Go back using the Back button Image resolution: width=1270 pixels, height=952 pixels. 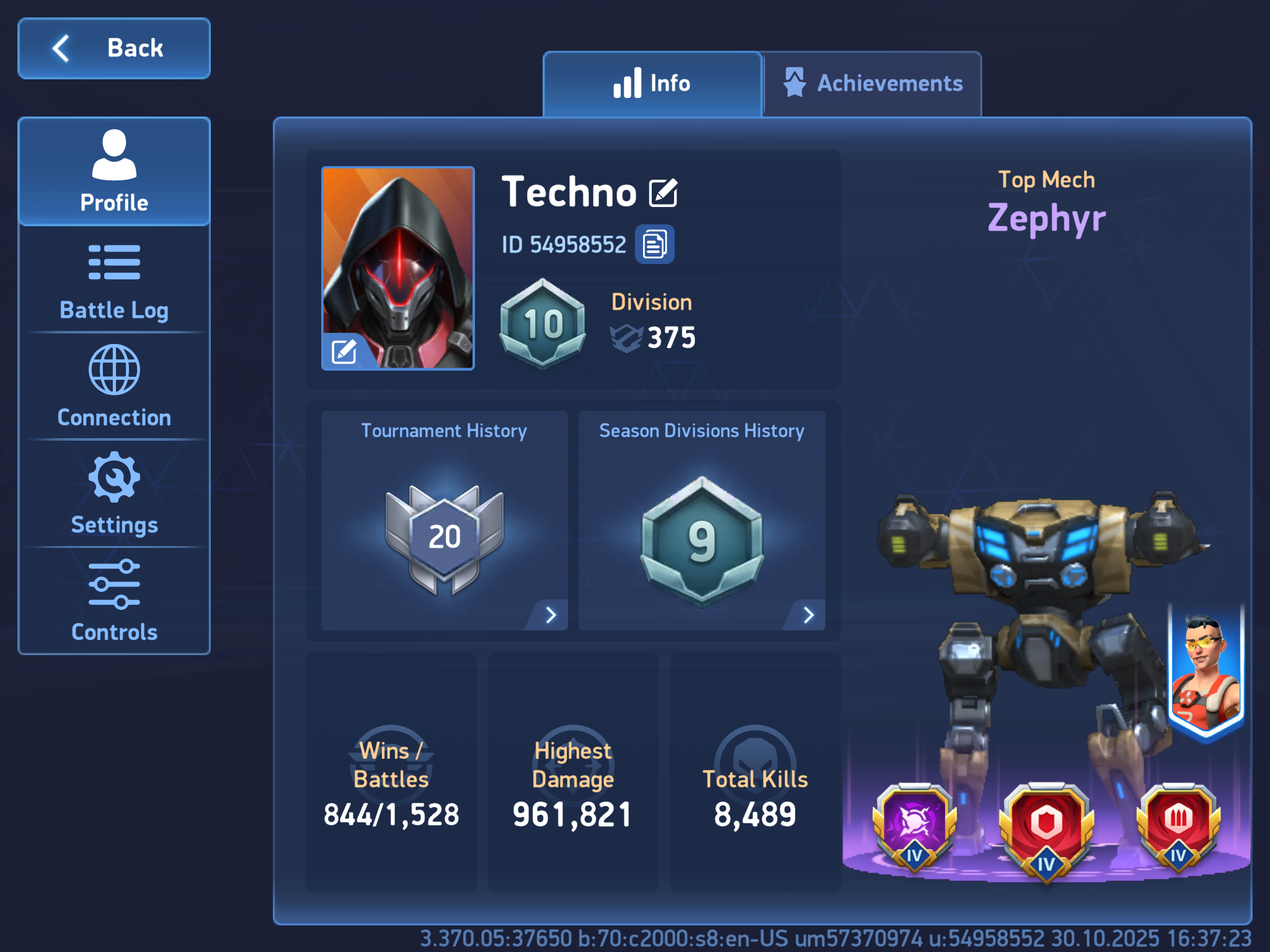[114, 48]
